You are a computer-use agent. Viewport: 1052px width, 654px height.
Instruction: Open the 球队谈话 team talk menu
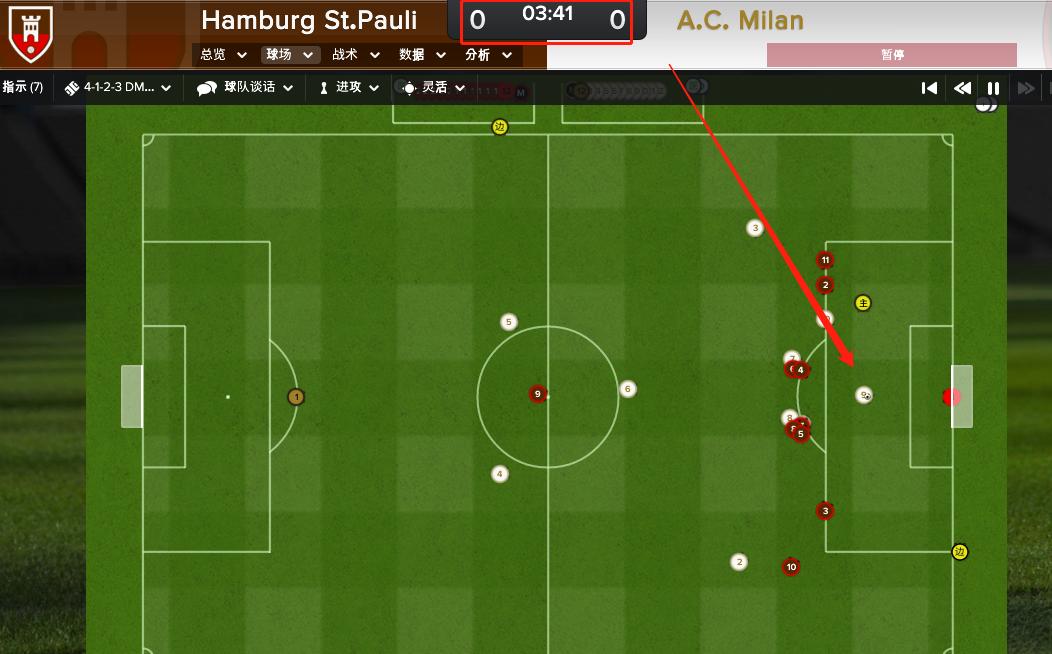245,88
